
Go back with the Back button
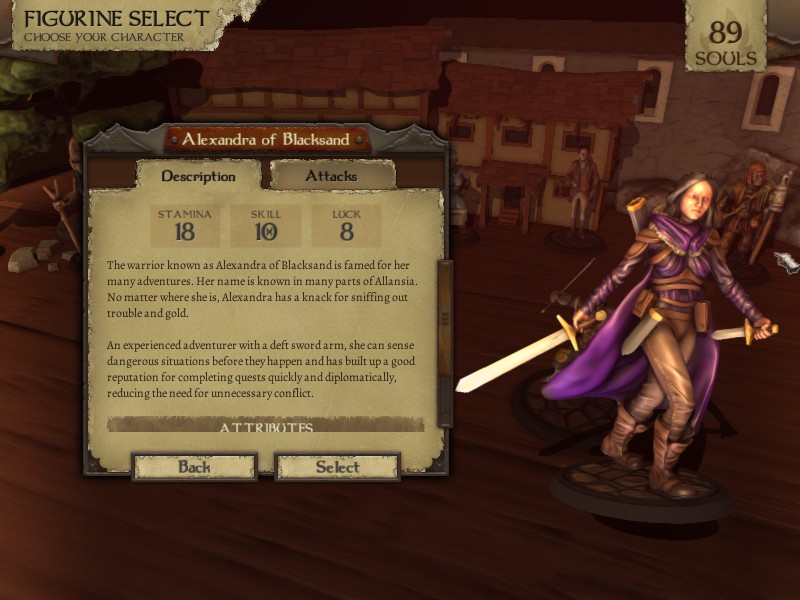tap(194, 467)
